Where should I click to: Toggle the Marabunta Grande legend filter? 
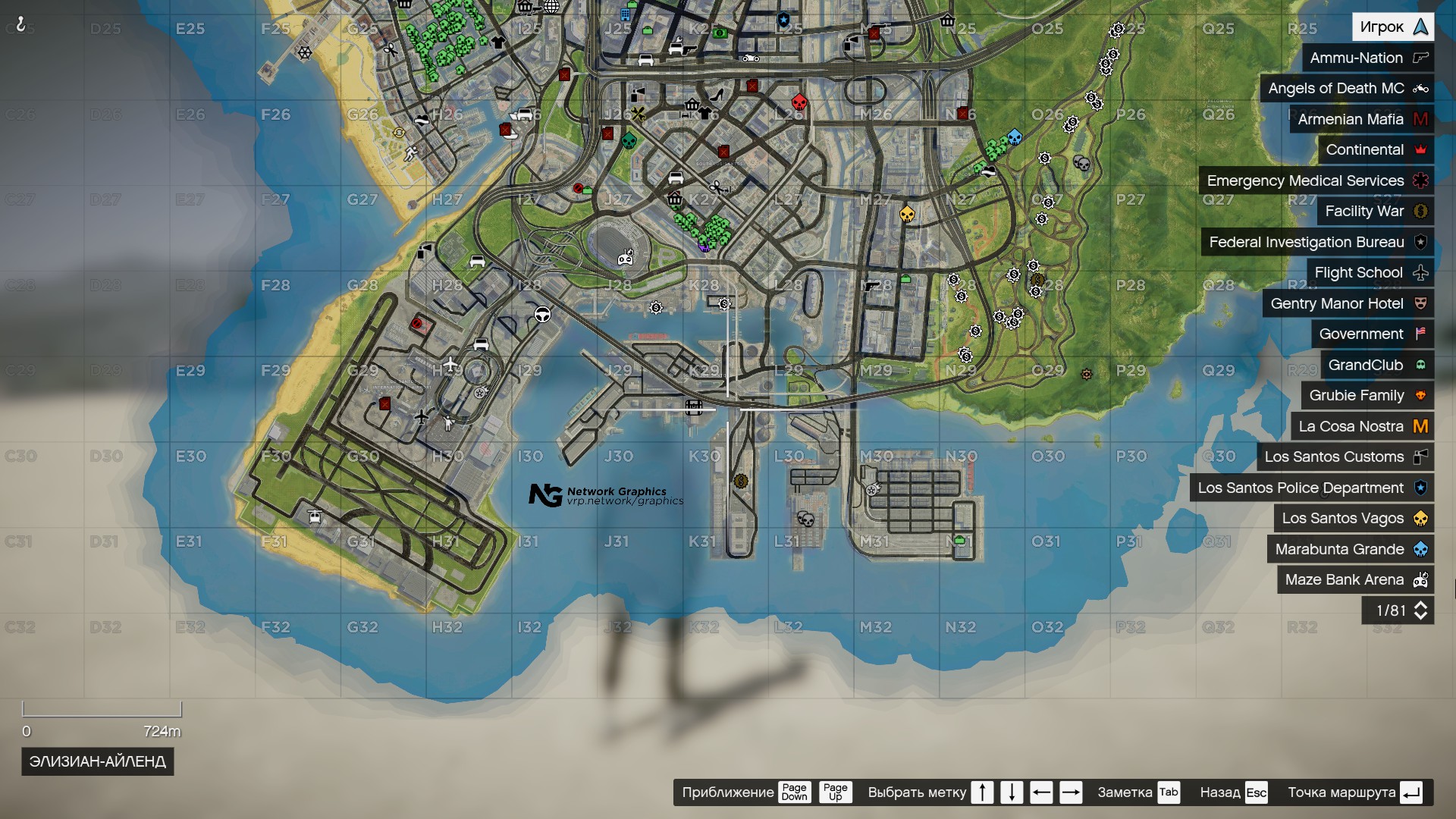[x=1339, y=549]
